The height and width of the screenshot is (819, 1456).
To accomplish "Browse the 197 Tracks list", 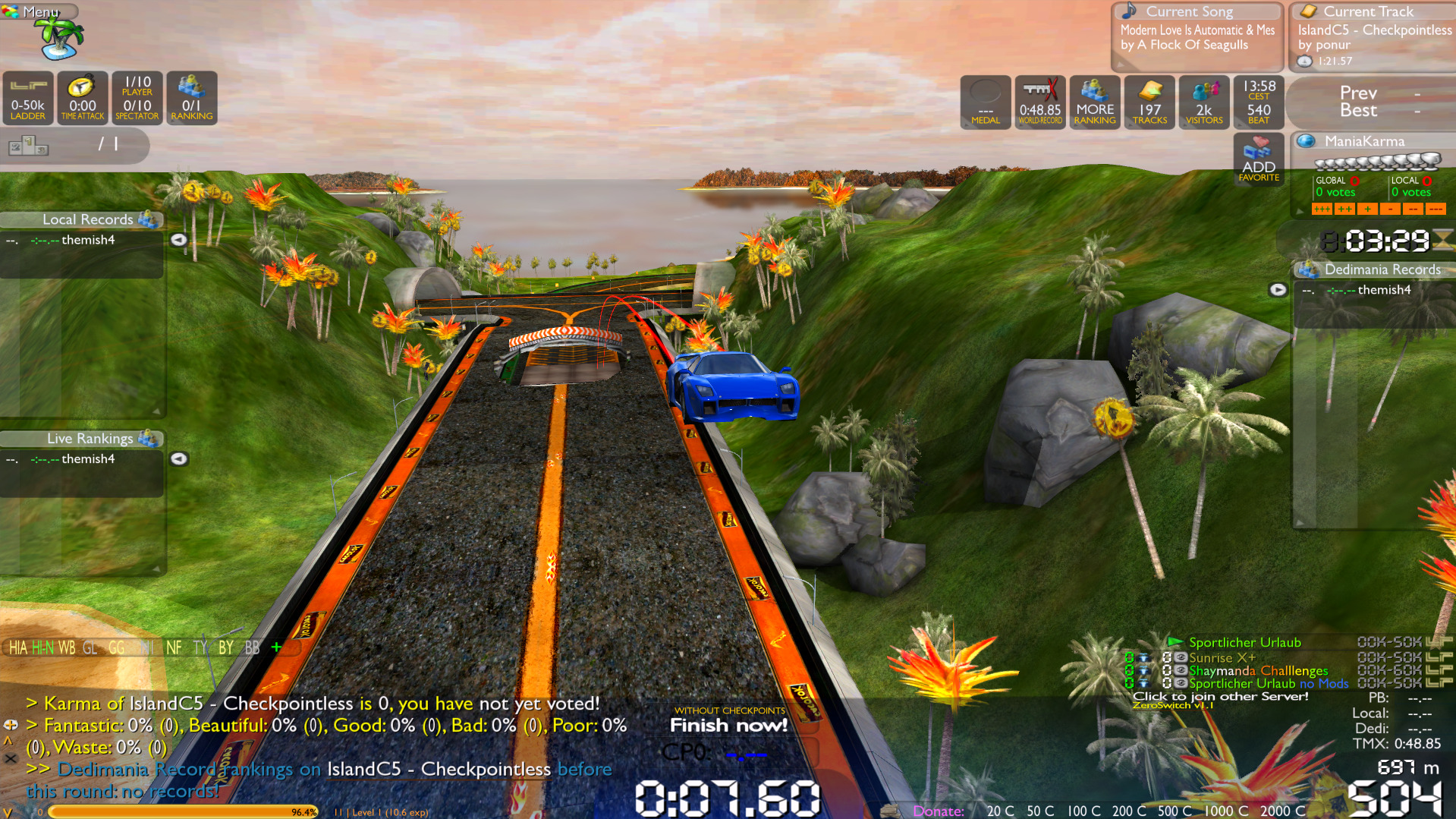I will click(1149, 102).
